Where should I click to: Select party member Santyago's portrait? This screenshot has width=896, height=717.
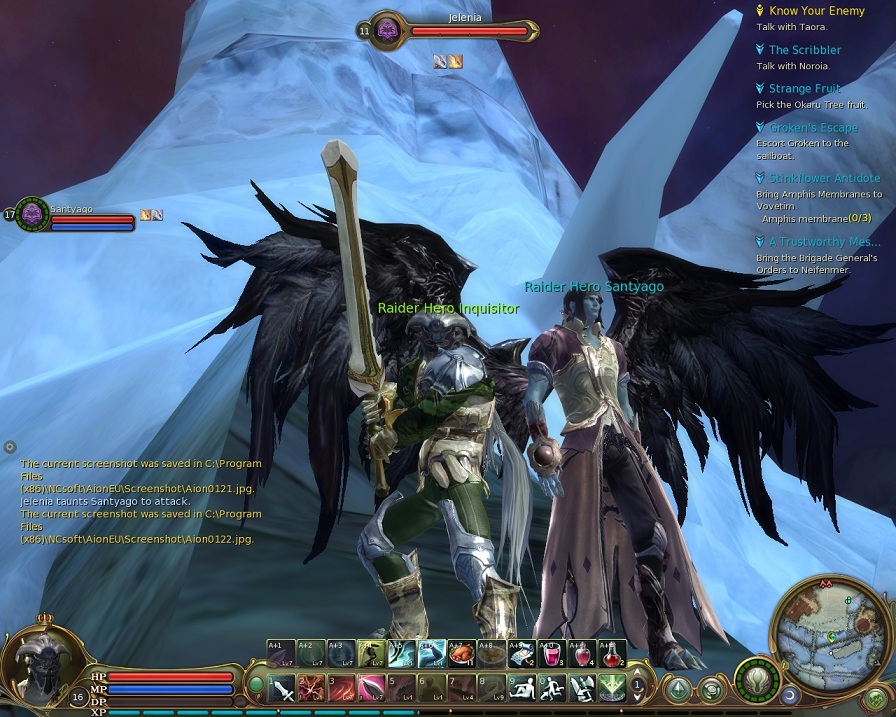[32, 213]
